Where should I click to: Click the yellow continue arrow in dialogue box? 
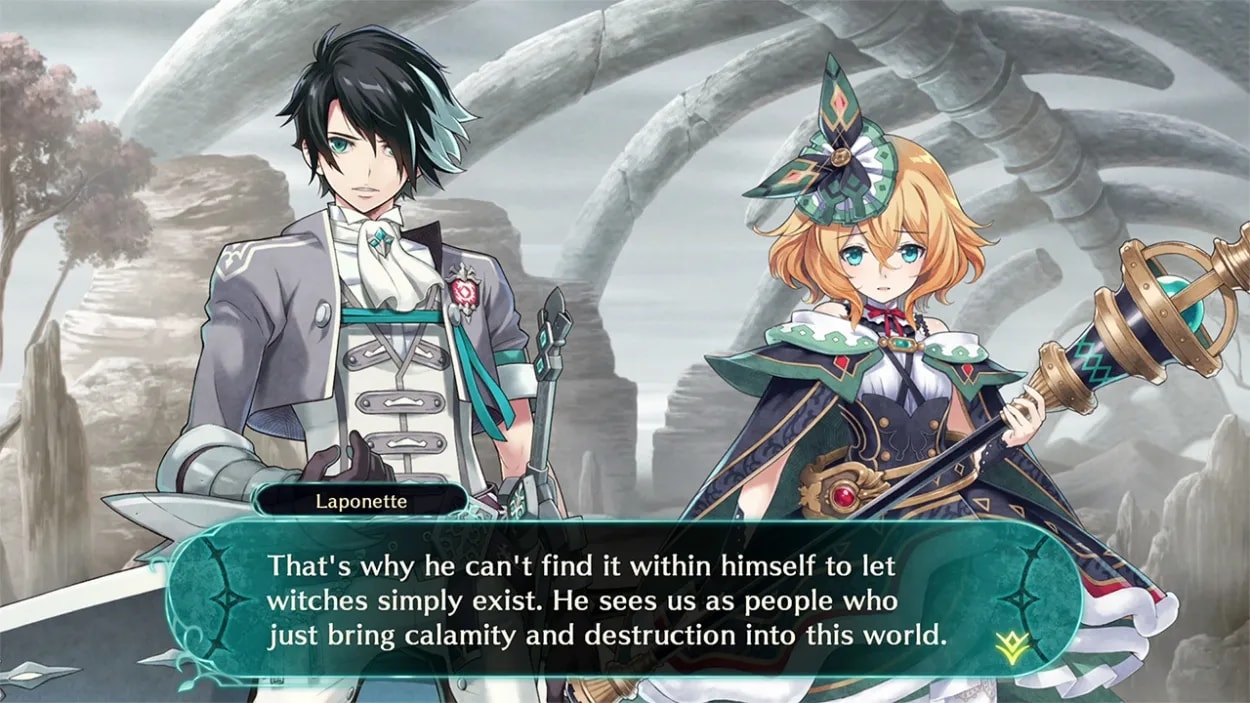(1011, 649)
